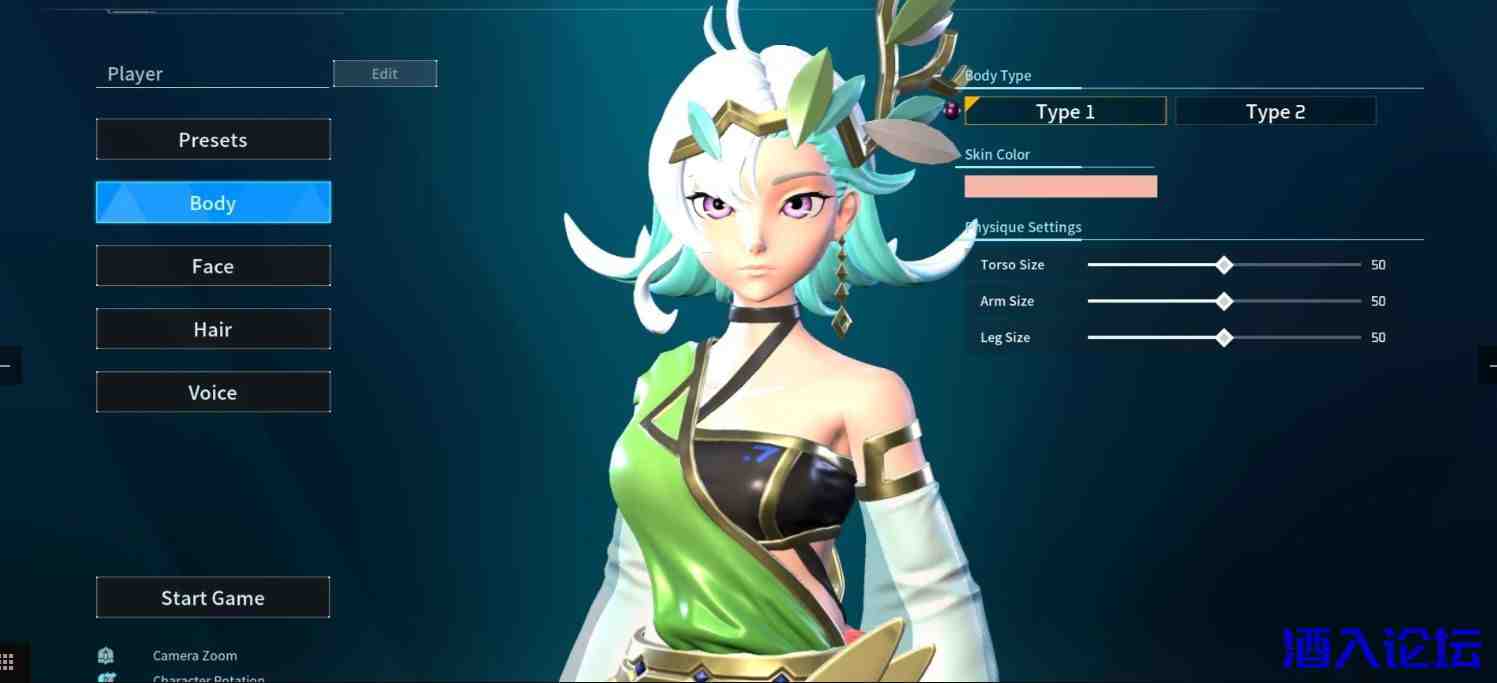Open the Skin Color swatch
The width and height of the screenshot is (1497, 683).
tap(1060, 186)
